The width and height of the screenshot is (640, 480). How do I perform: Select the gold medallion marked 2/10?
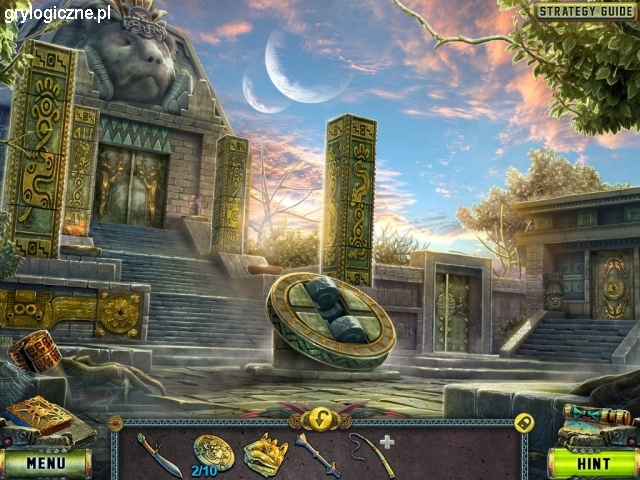point(213,452)
